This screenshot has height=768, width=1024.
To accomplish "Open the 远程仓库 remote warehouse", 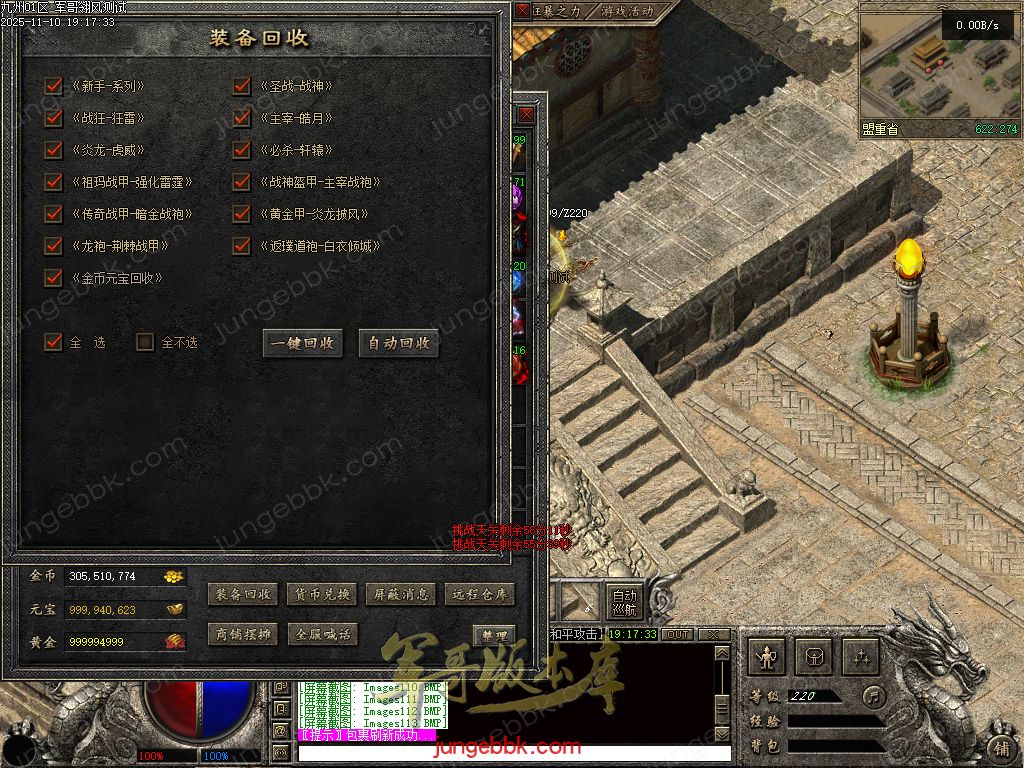I will pyautogui.click(x=480, y=594).
